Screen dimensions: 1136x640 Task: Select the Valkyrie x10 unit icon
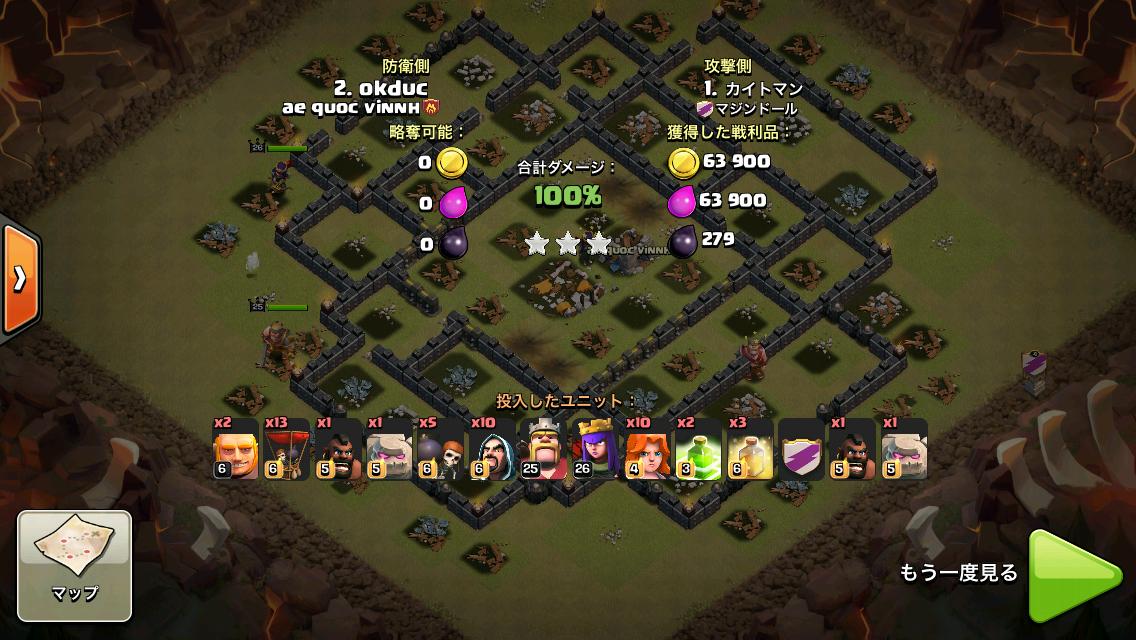pyautogui.click(x=646, y=449)
